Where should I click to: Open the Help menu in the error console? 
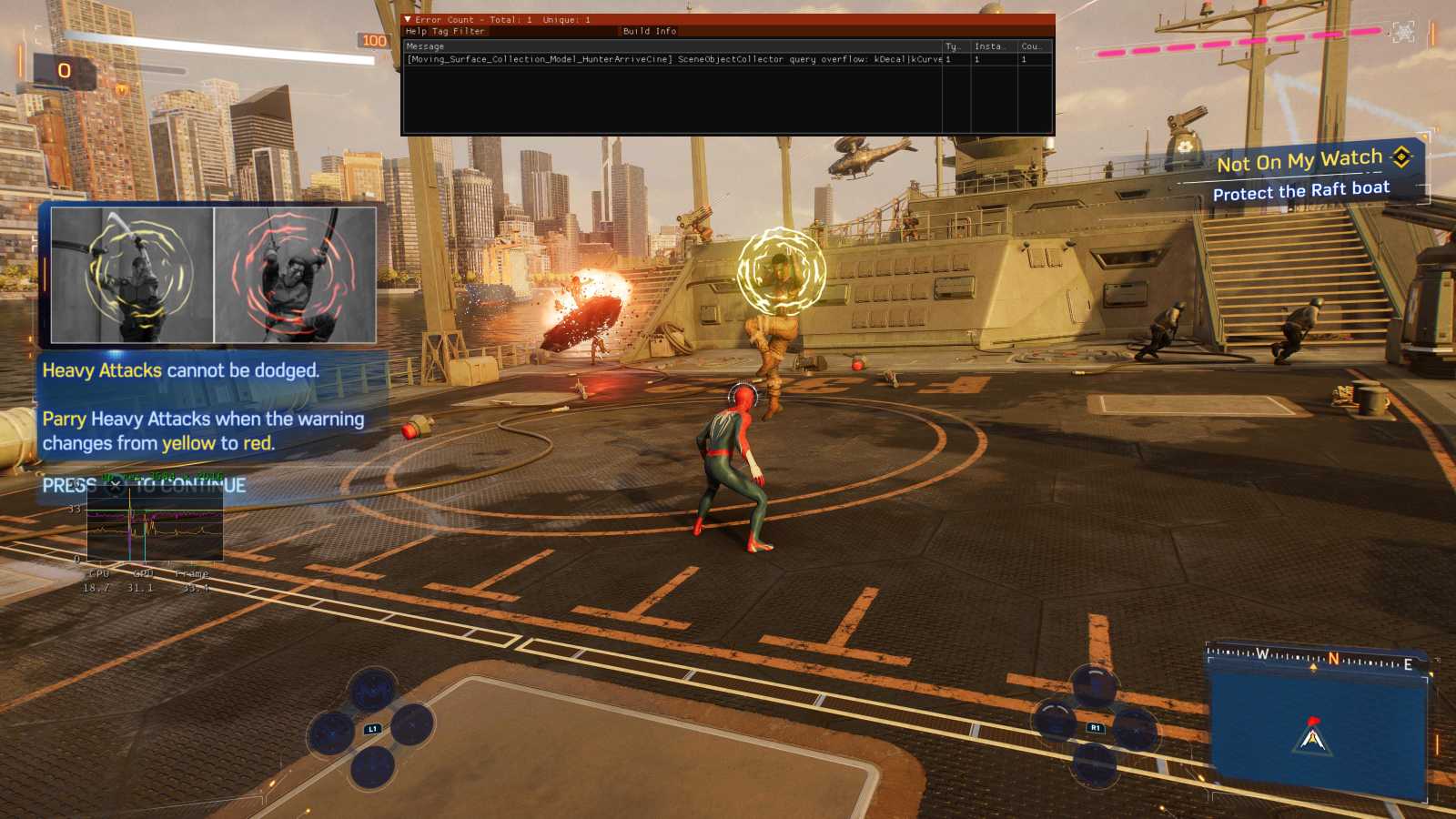tap(418, 31)
